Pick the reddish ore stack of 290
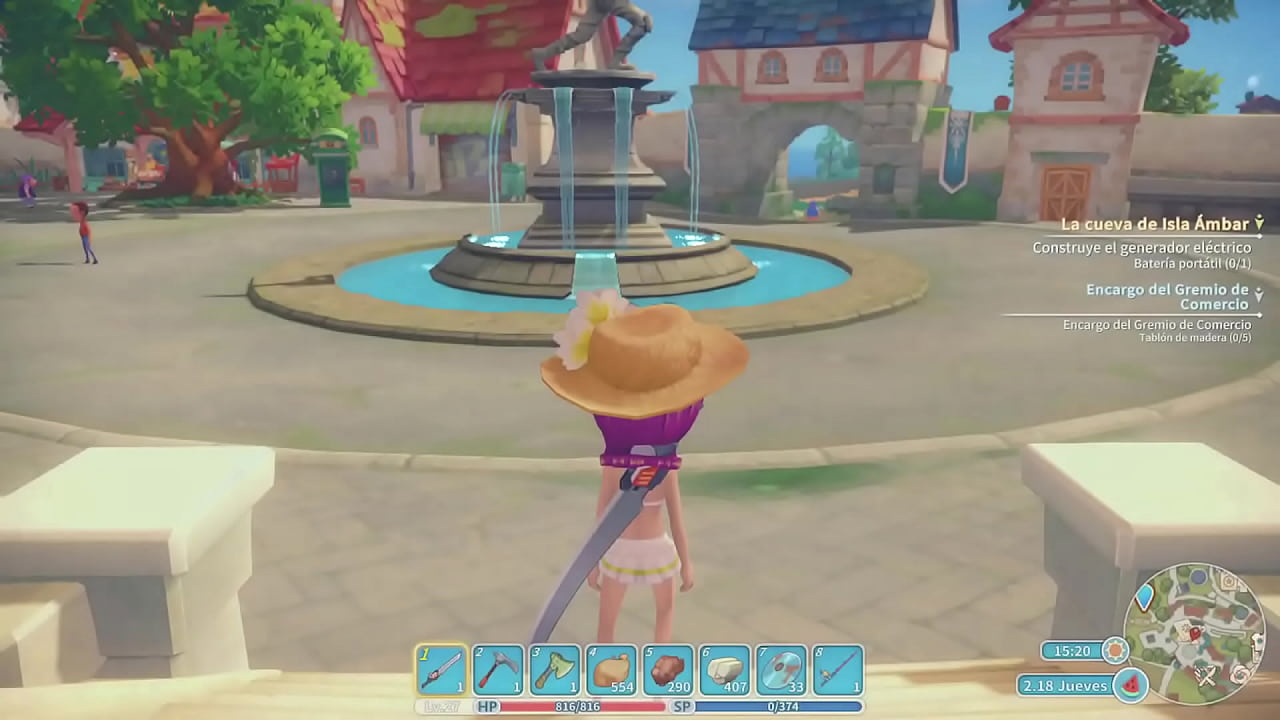This screenshot has height=720, width=1280. 667,670
